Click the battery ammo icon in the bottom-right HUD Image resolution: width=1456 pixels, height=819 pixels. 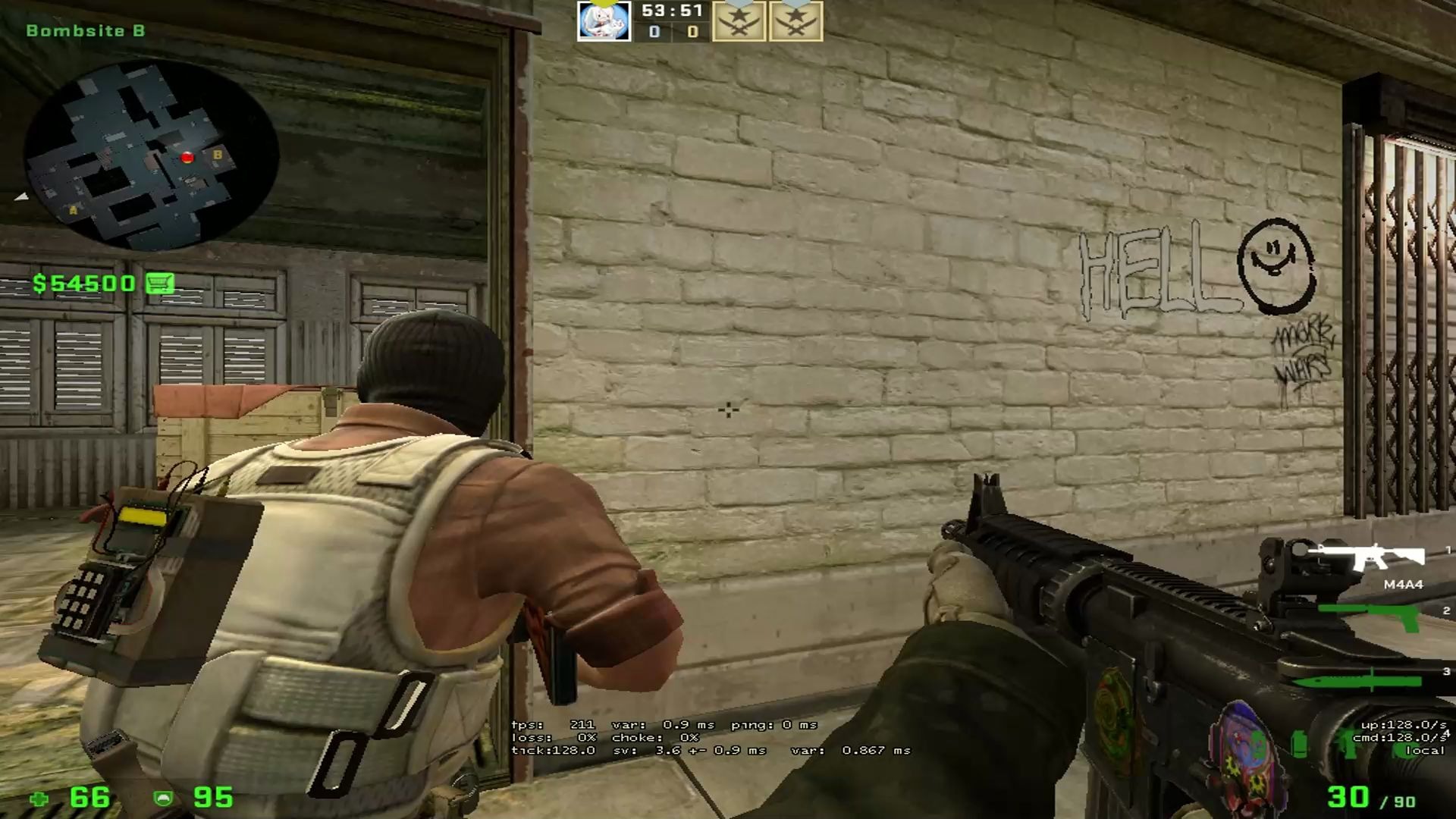(x=1299, y=745)
